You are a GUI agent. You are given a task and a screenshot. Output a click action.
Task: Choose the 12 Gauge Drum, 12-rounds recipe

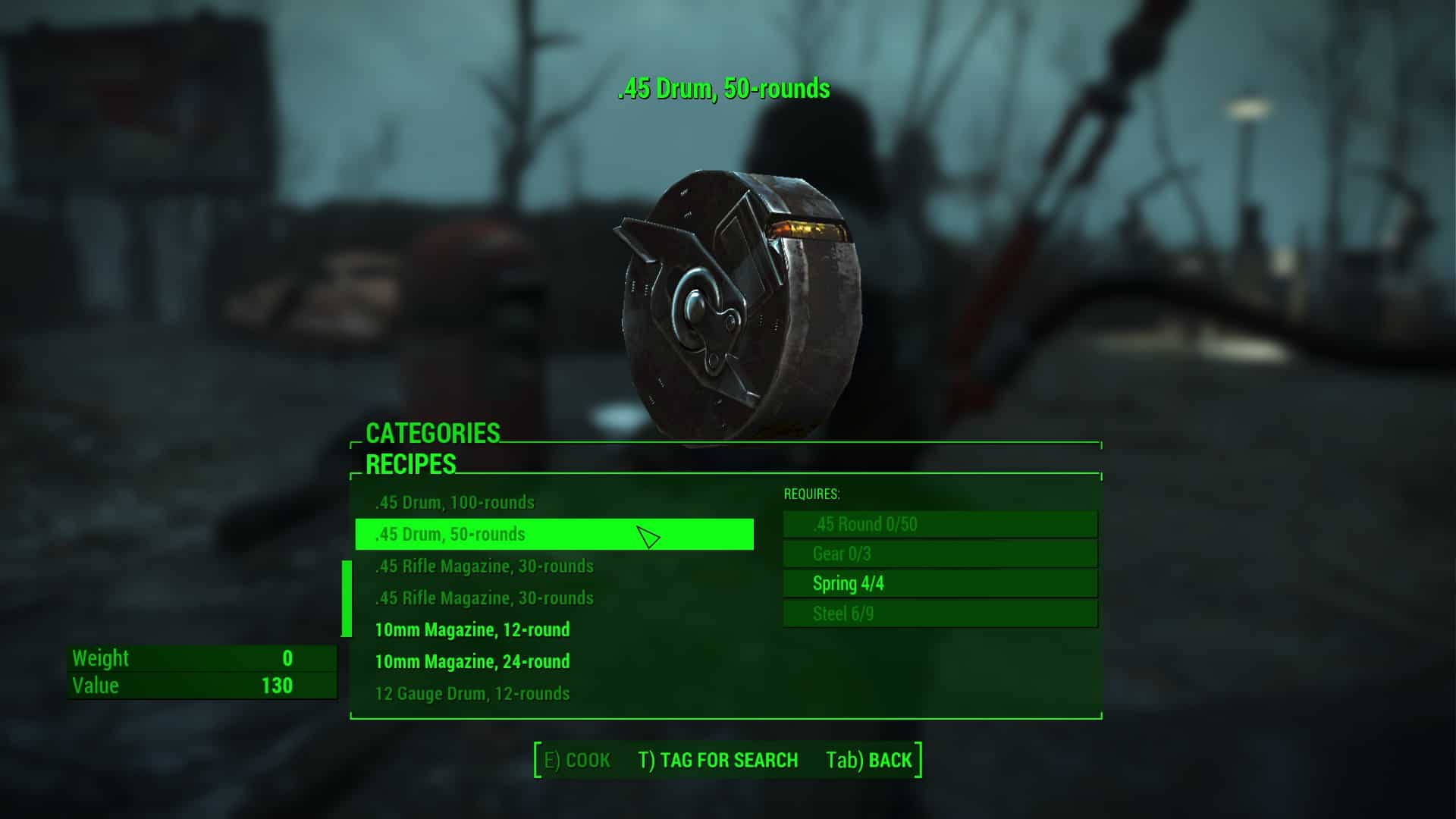472,694
